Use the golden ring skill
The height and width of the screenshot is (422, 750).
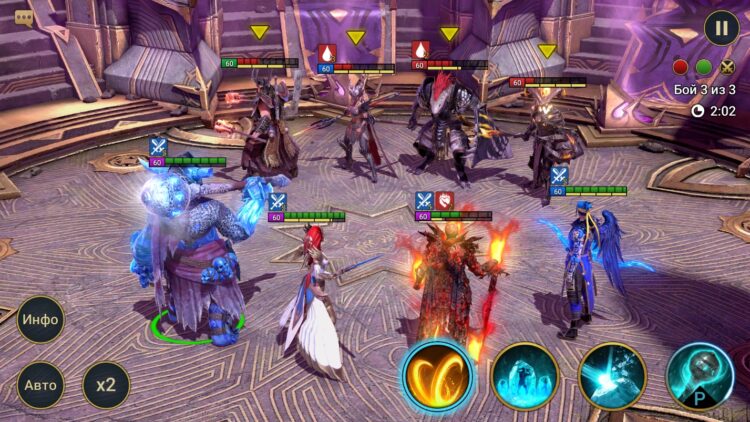437,376
